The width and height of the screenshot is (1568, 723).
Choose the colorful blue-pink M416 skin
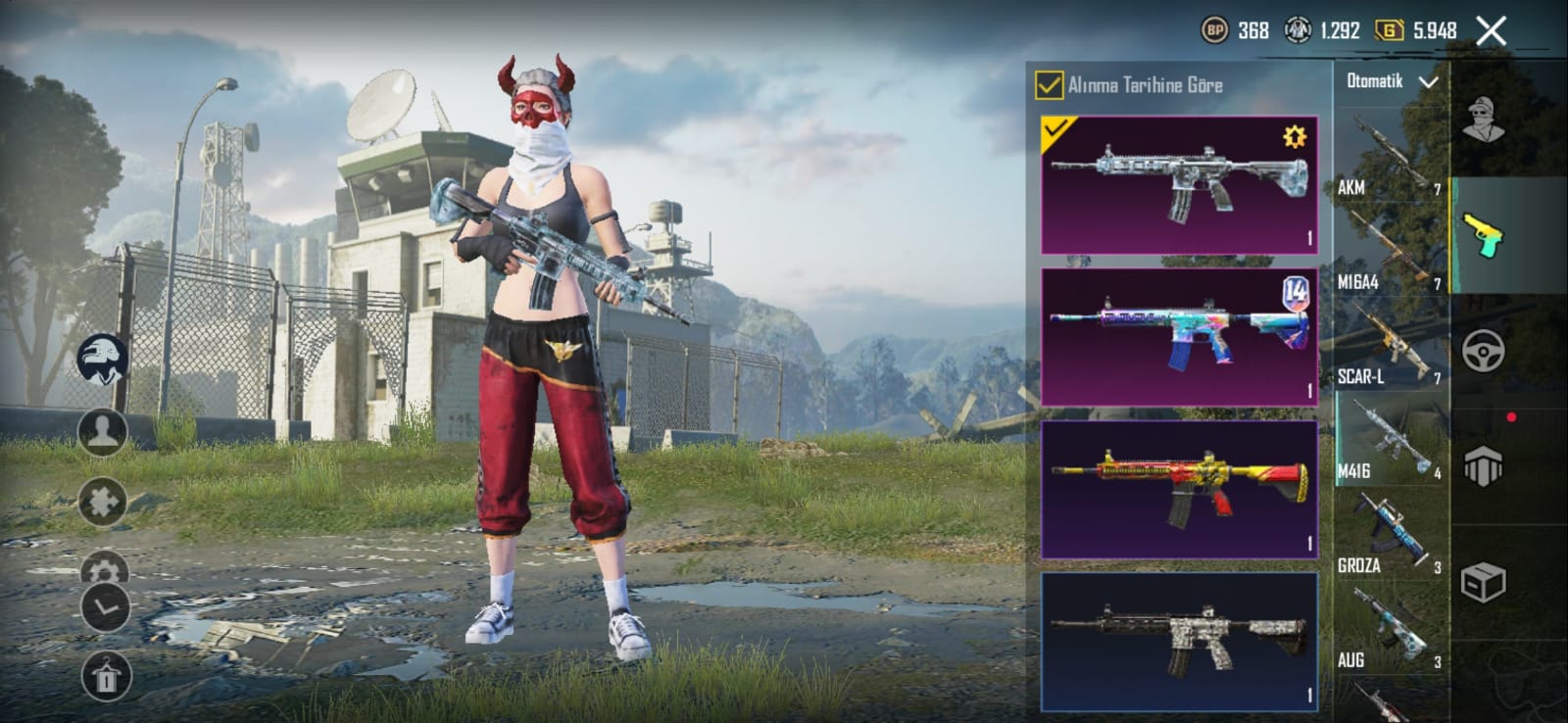1179,336
